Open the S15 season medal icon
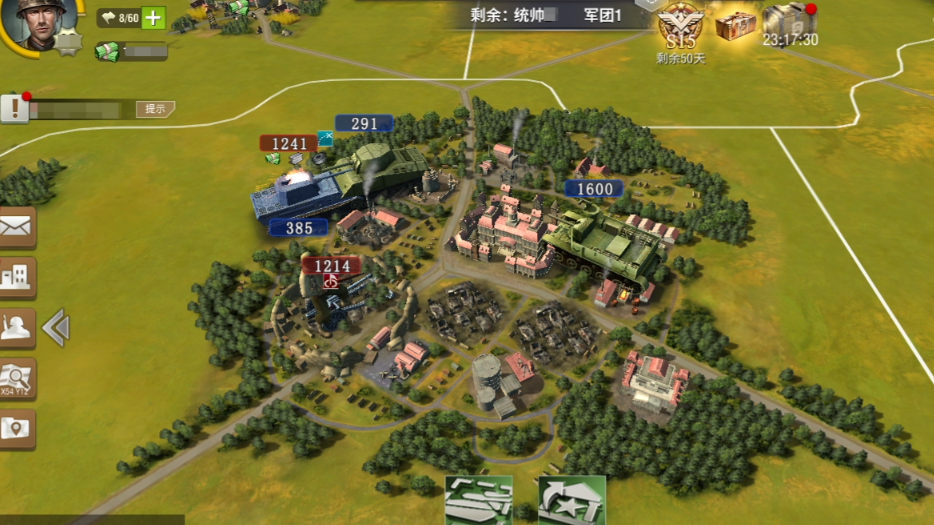 click(x=680, y=25)
